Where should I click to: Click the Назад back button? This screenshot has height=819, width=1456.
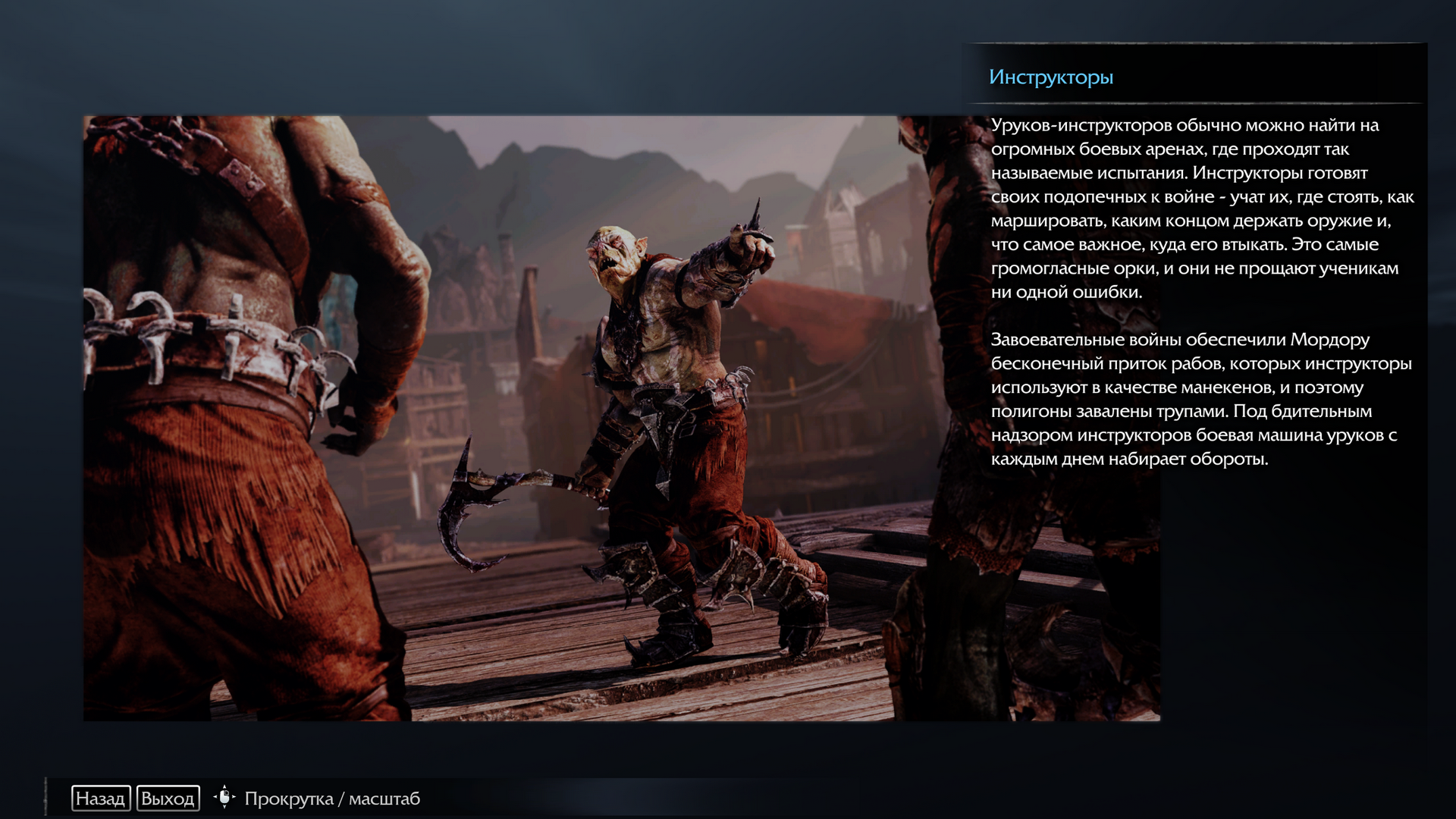click(101, 799)
